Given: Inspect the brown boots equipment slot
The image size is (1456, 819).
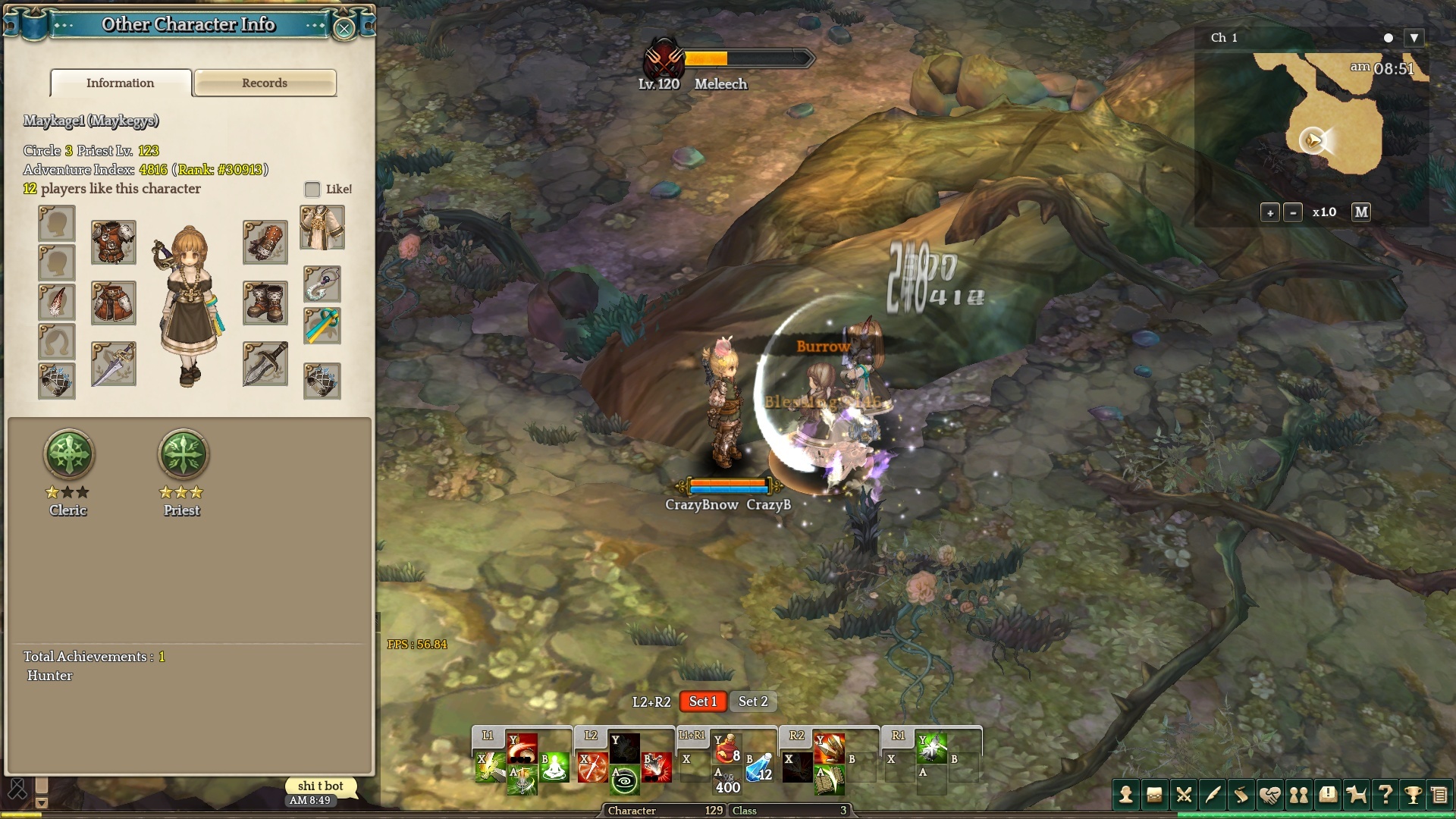Looking at the screenshot, I should pyautogui.click(x=265, y=303).
